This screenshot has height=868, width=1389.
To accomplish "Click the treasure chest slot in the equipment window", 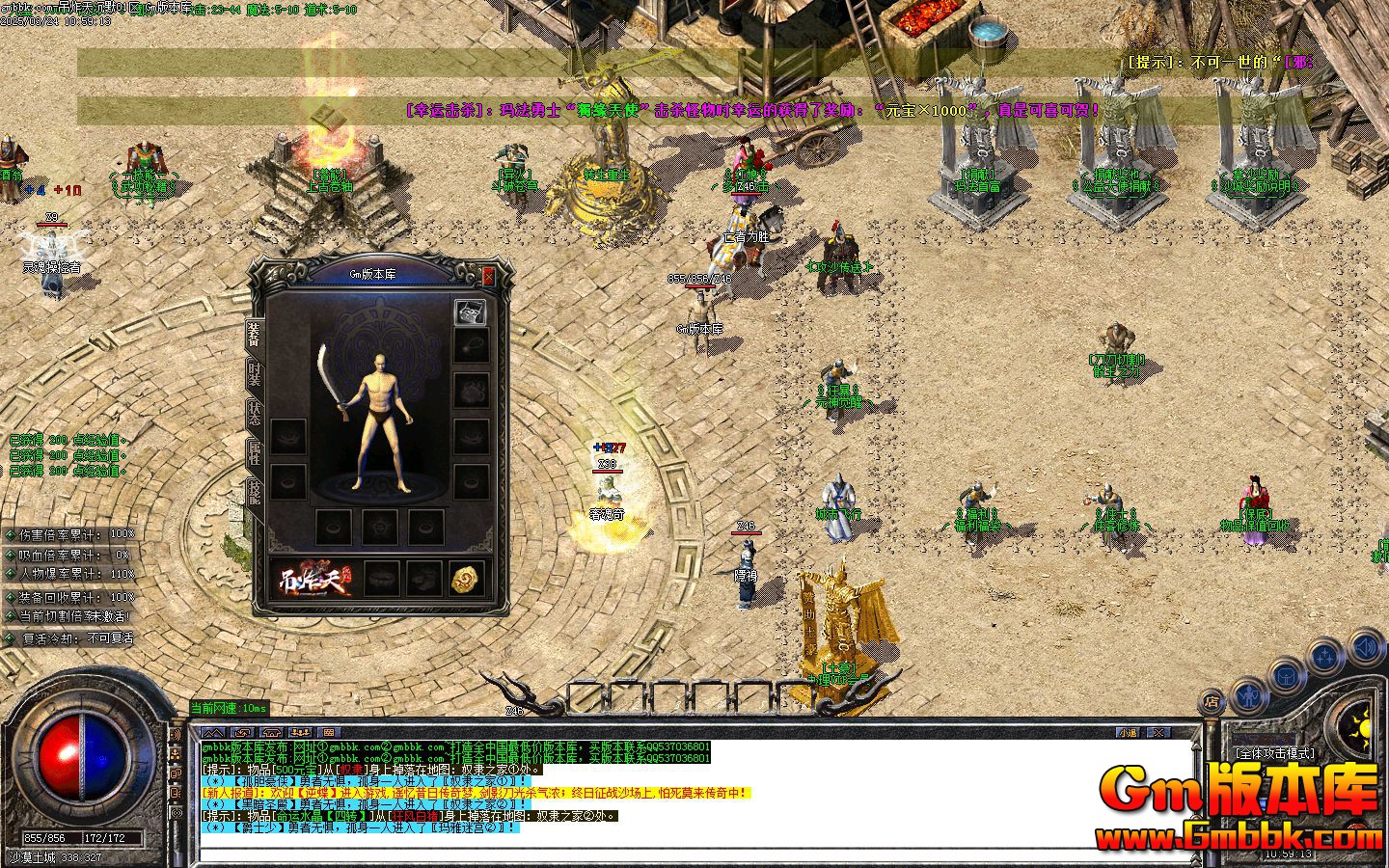I will (x=470, y=312).
